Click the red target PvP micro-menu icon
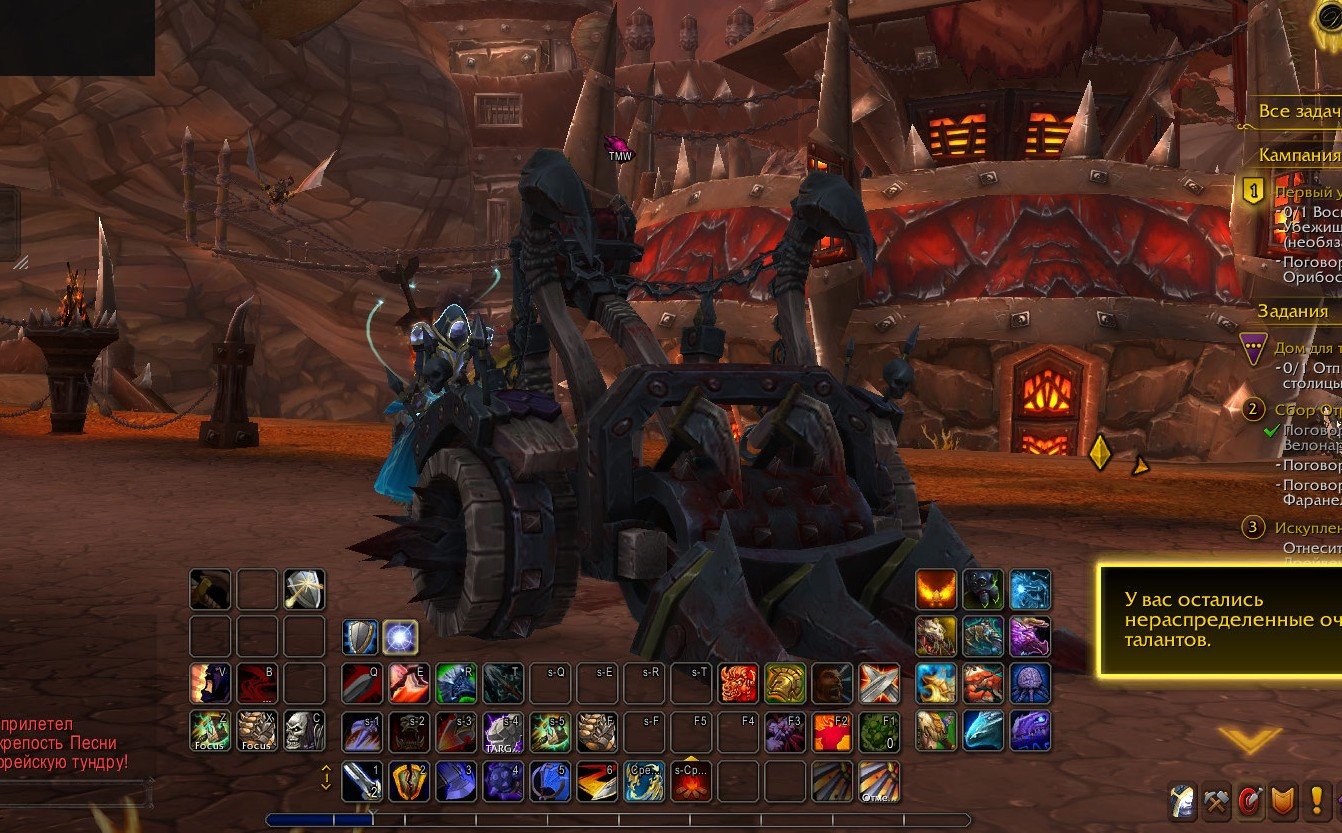Image resolution: width=1342 pixels, height=833 pixels. coord(1250,800)
